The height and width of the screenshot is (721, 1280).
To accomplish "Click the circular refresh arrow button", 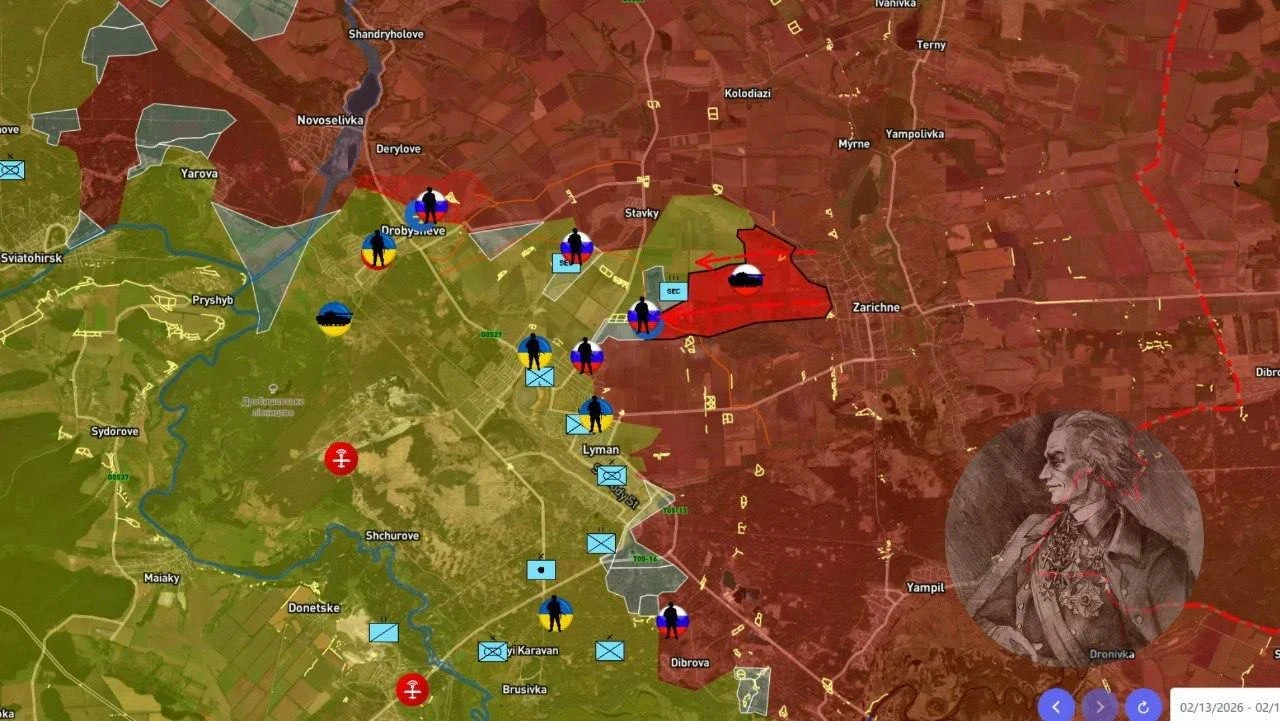I will 1143,705.
